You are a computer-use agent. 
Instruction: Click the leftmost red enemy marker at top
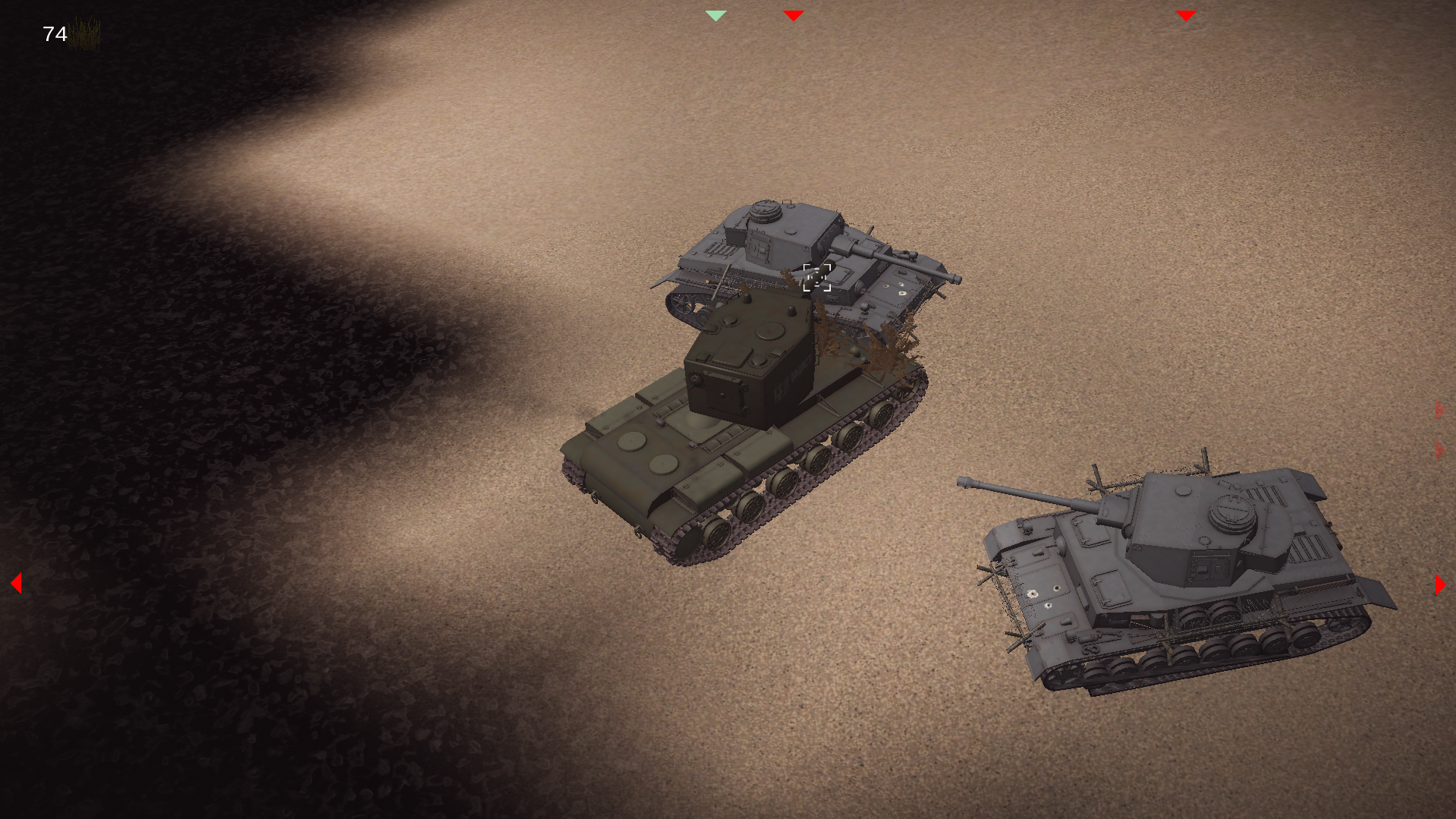(792, 14)
